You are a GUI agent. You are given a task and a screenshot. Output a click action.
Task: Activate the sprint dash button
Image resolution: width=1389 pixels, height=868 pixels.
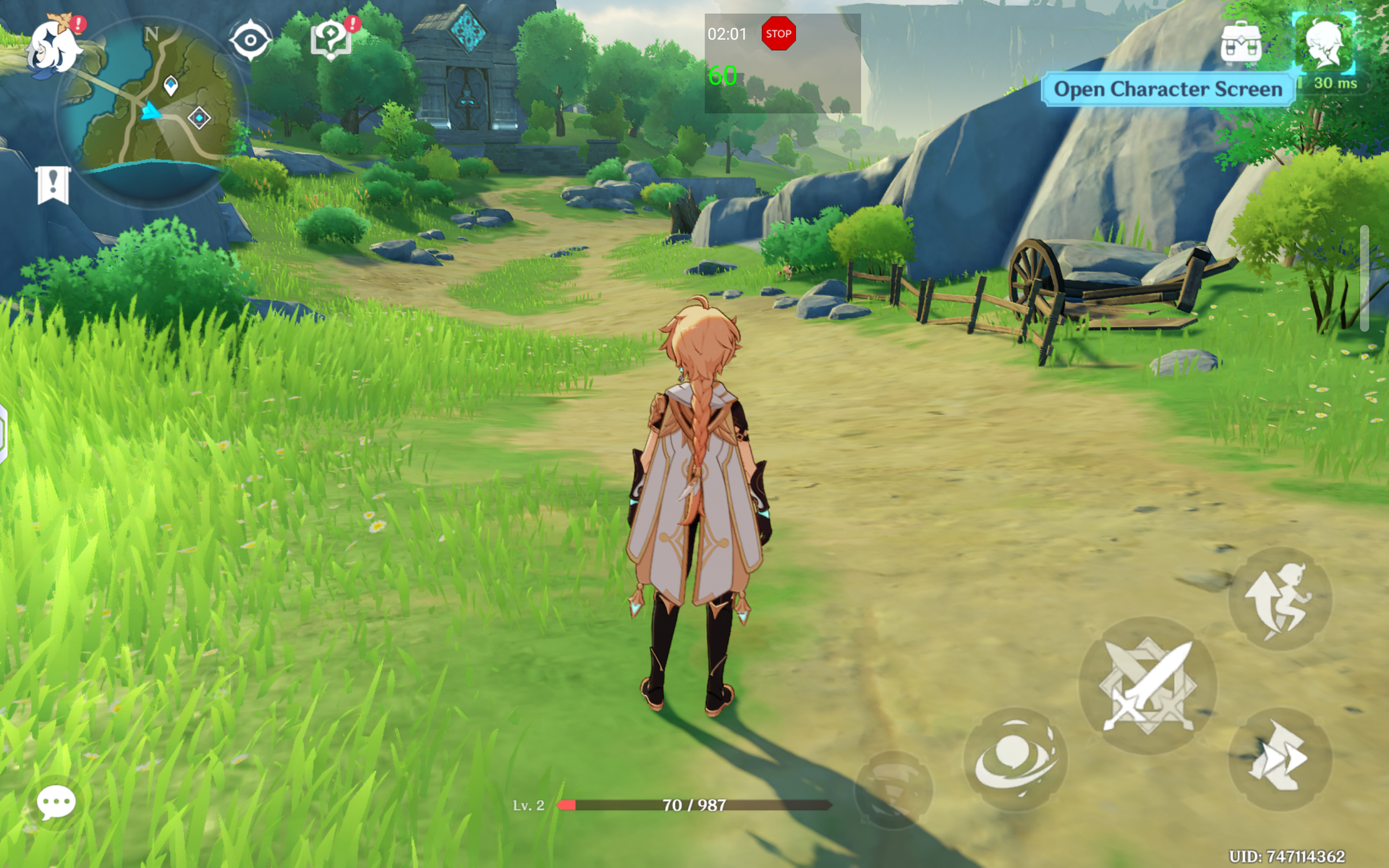[x=1280, y=758]
